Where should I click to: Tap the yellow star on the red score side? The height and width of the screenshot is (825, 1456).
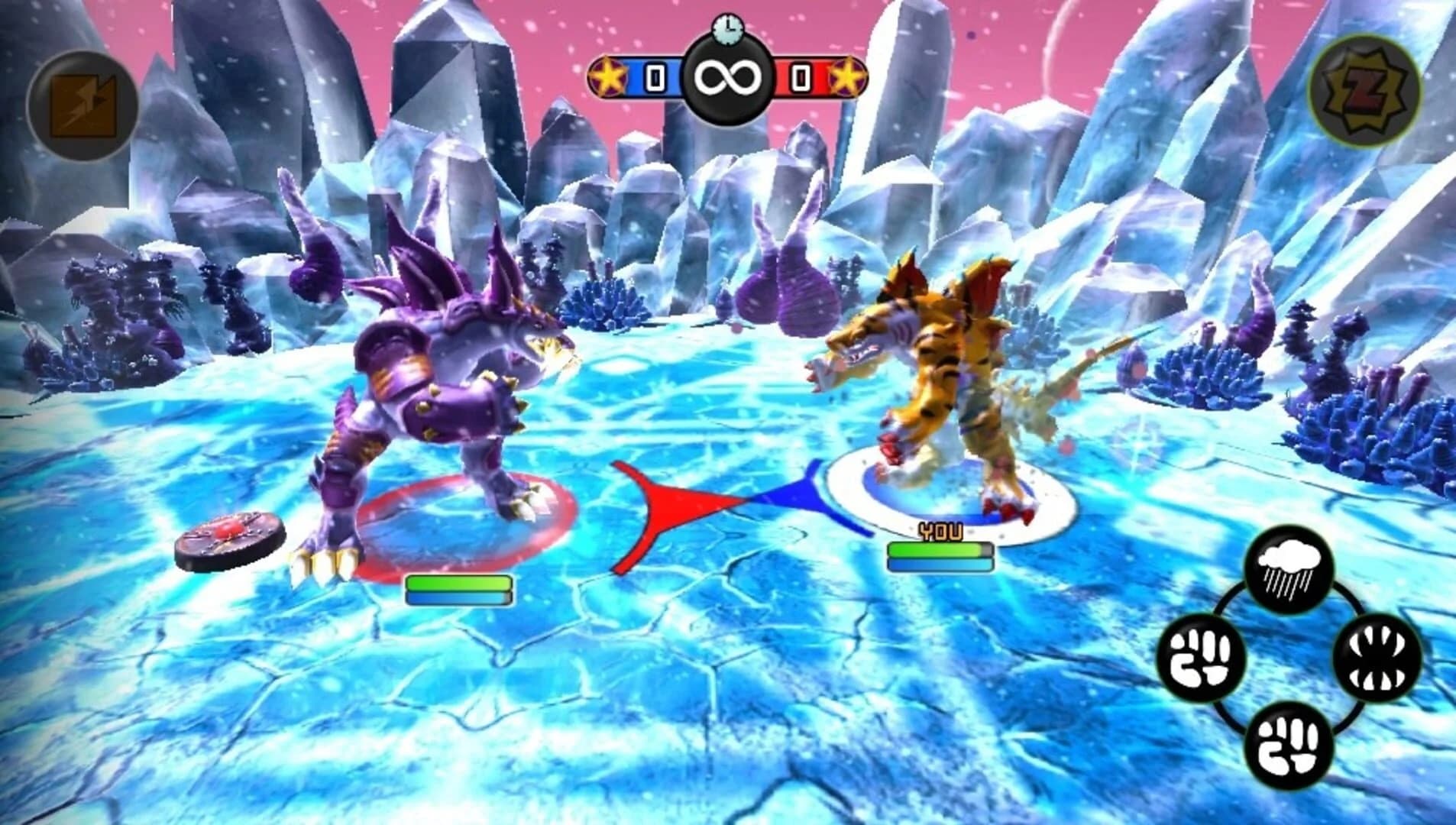pos(850,74)
